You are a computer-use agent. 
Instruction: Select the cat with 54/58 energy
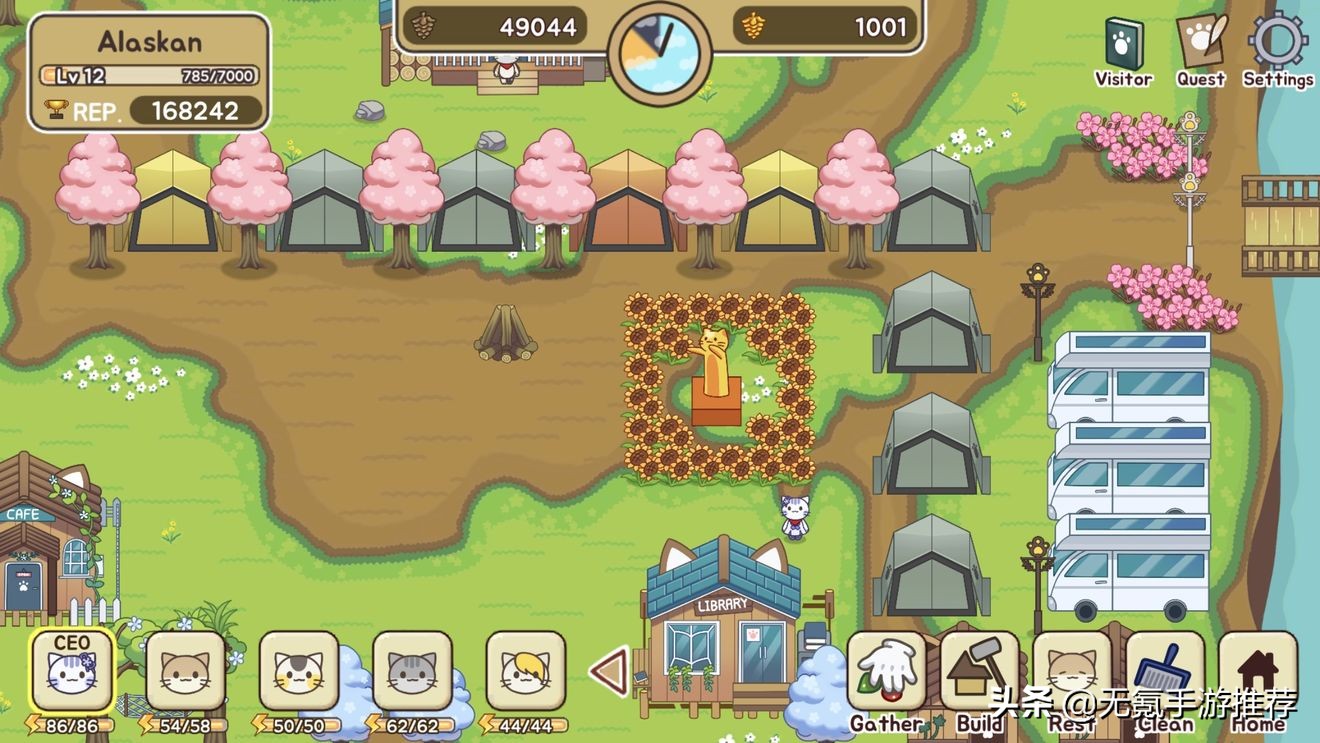tap(185, 671)
